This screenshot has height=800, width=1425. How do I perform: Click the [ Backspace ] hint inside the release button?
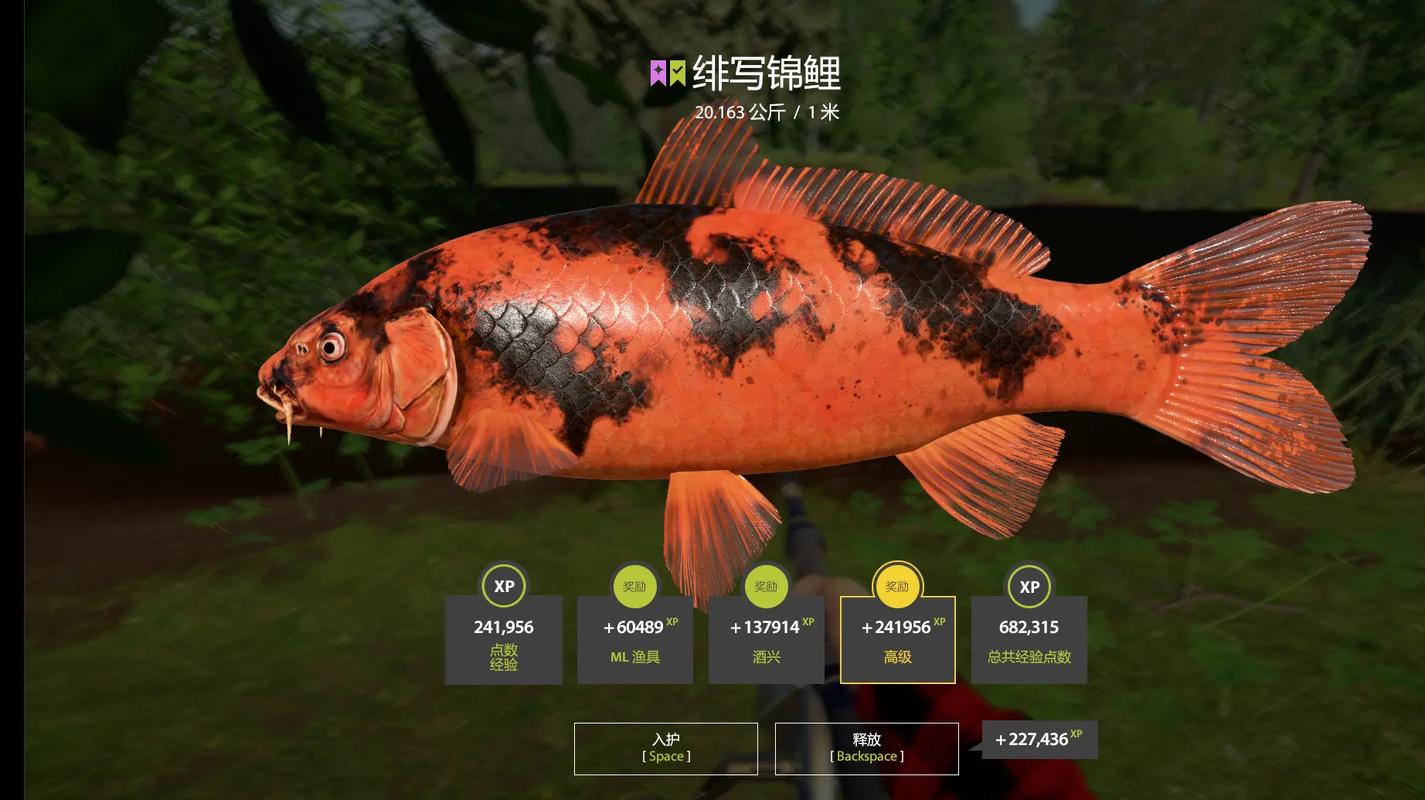865,756
